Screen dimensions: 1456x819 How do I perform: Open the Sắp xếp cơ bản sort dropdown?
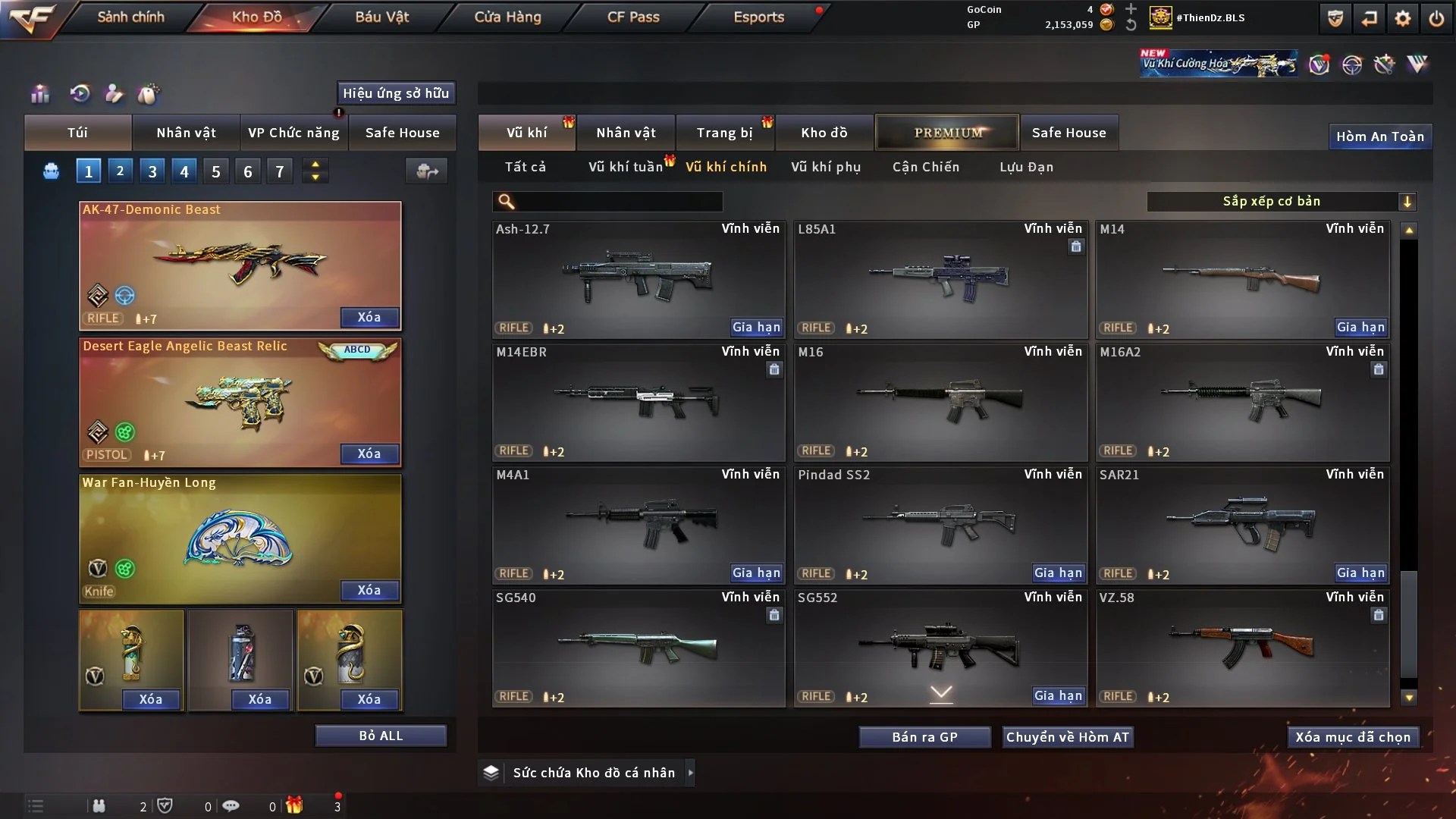(1281, 201)
